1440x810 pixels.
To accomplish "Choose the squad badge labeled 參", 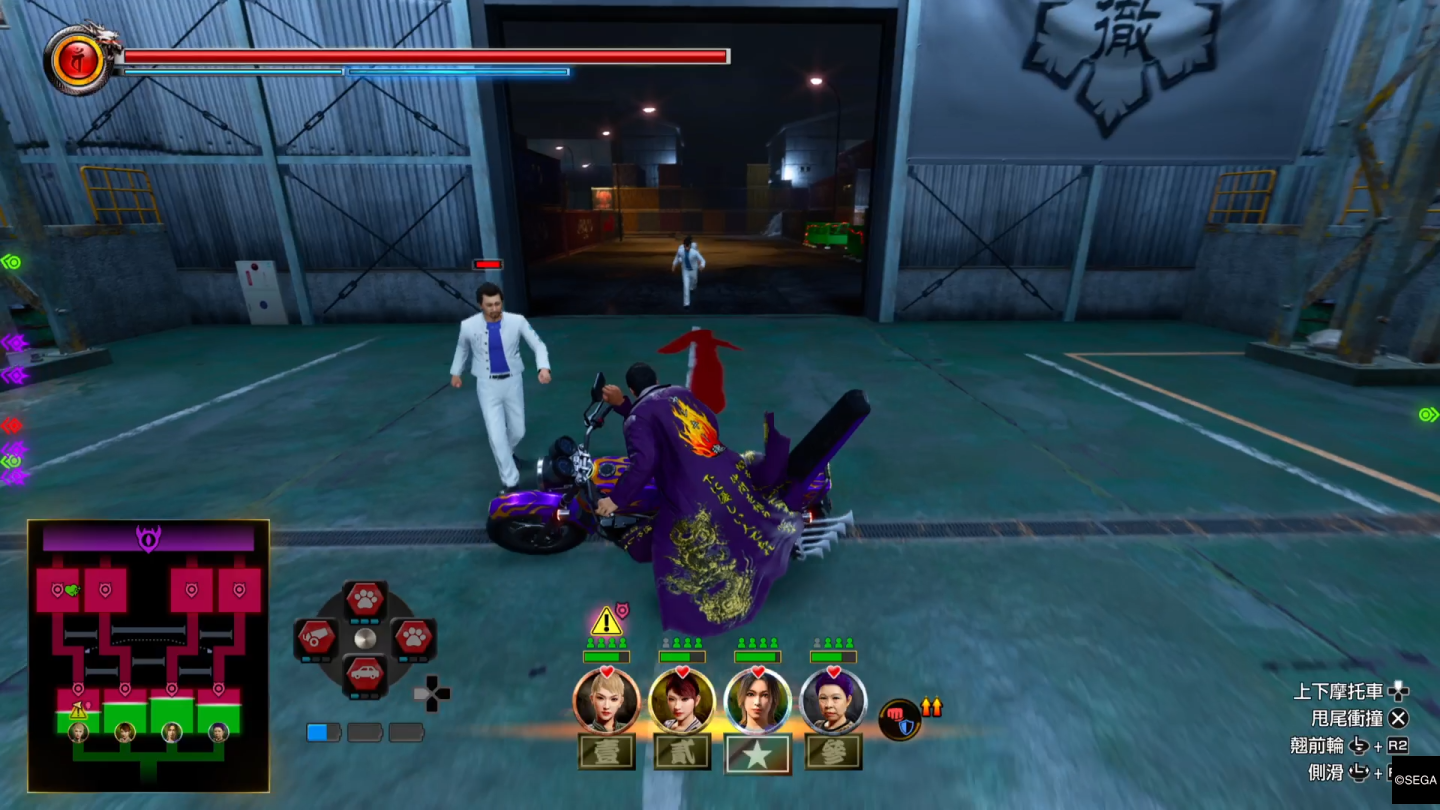I will click(833, 753).
